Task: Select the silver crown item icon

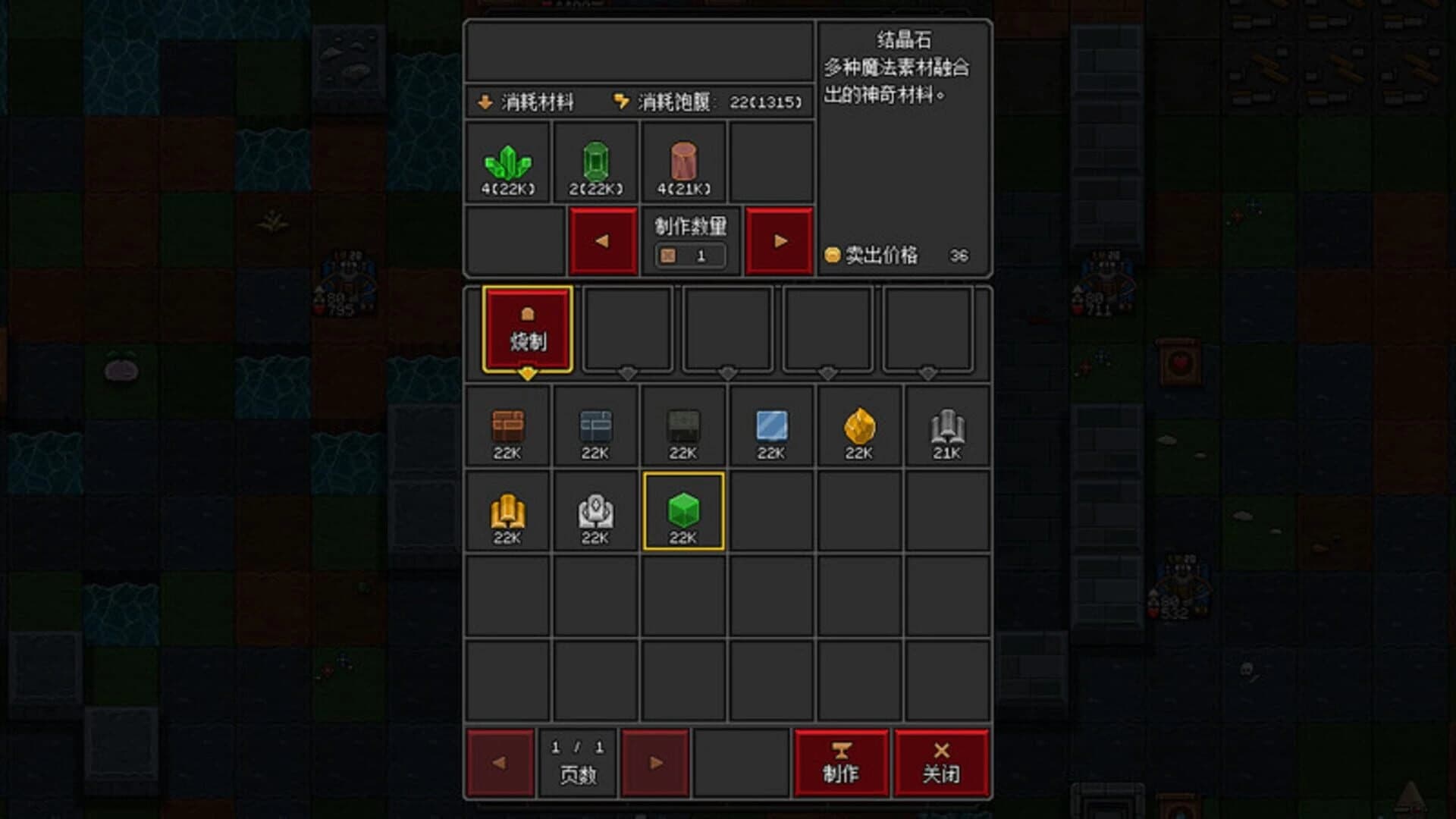Action: point(595,512)
